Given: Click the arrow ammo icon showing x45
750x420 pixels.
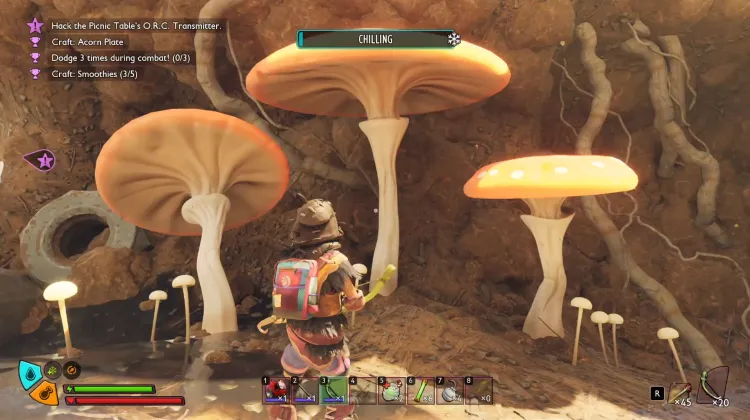Looking at the screenshot, I should coord(680,393).
